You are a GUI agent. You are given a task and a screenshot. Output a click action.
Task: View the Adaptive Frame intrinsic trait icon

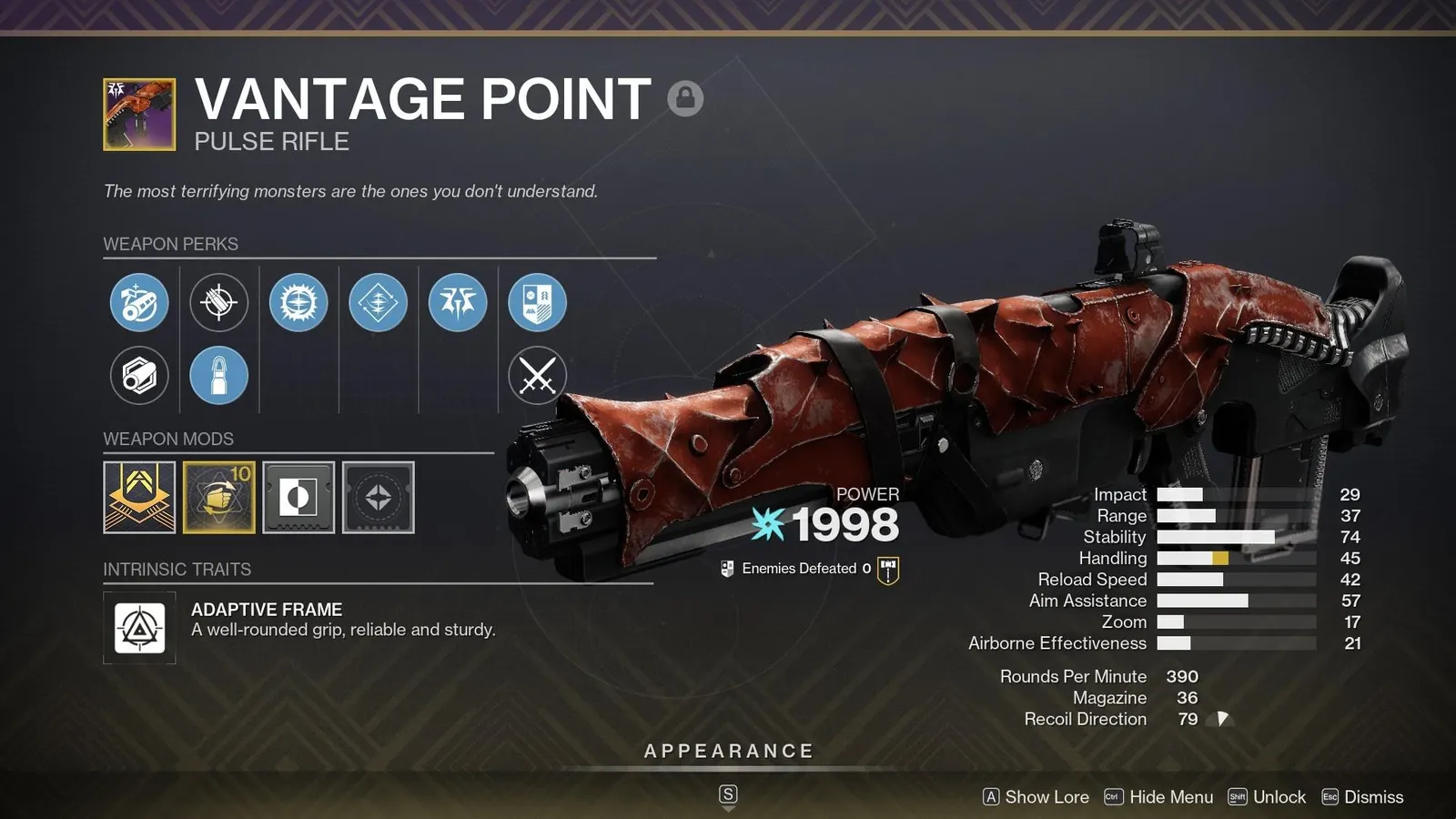pos(139,628)
